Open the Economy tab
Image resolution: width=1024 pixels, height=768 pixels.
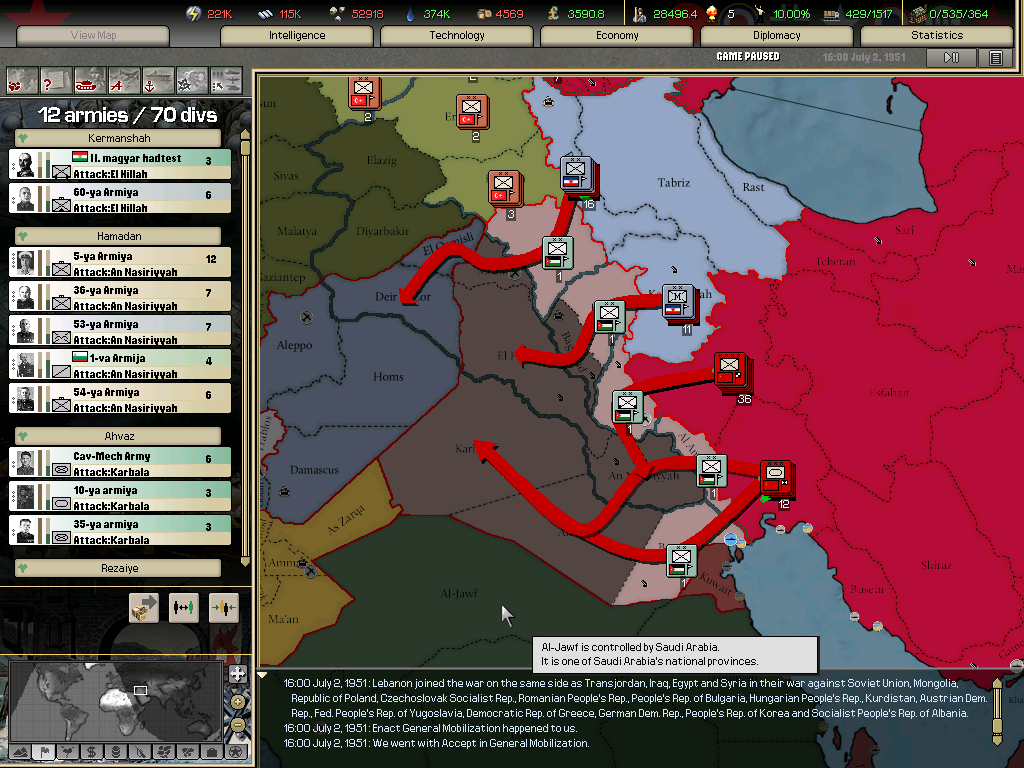coord(617,35)
